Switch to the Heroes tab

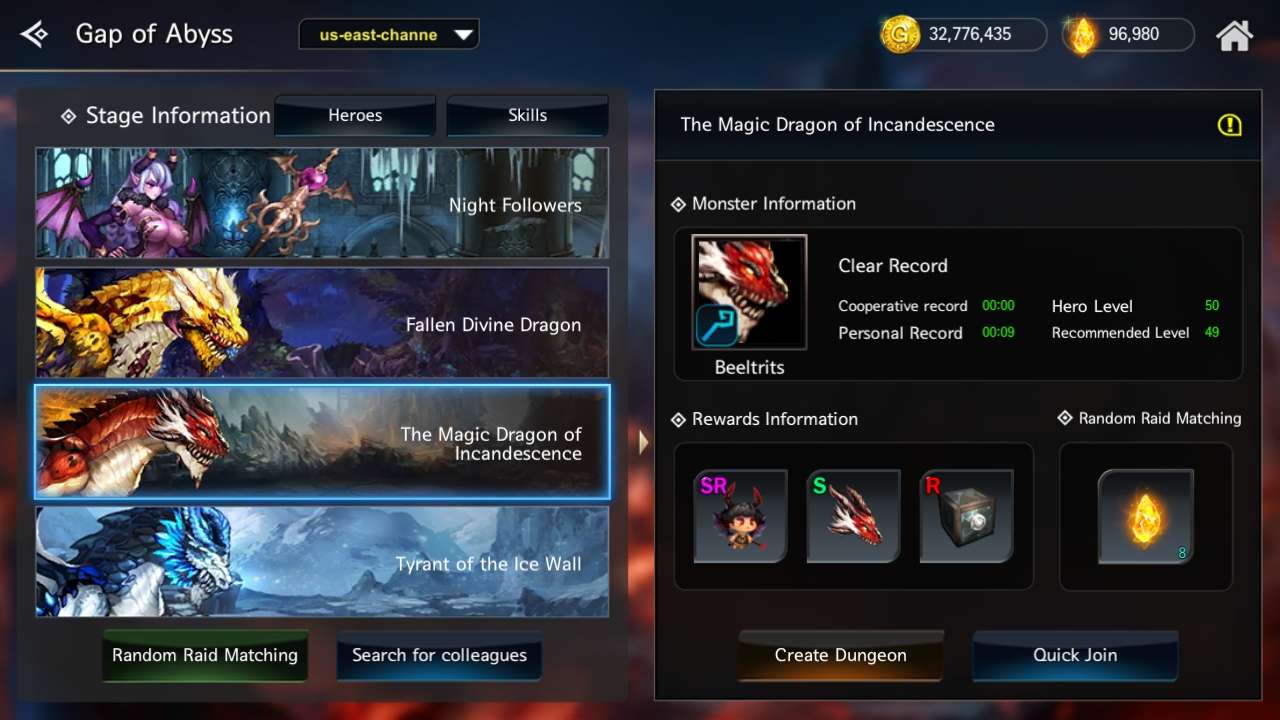pos(354,115)
